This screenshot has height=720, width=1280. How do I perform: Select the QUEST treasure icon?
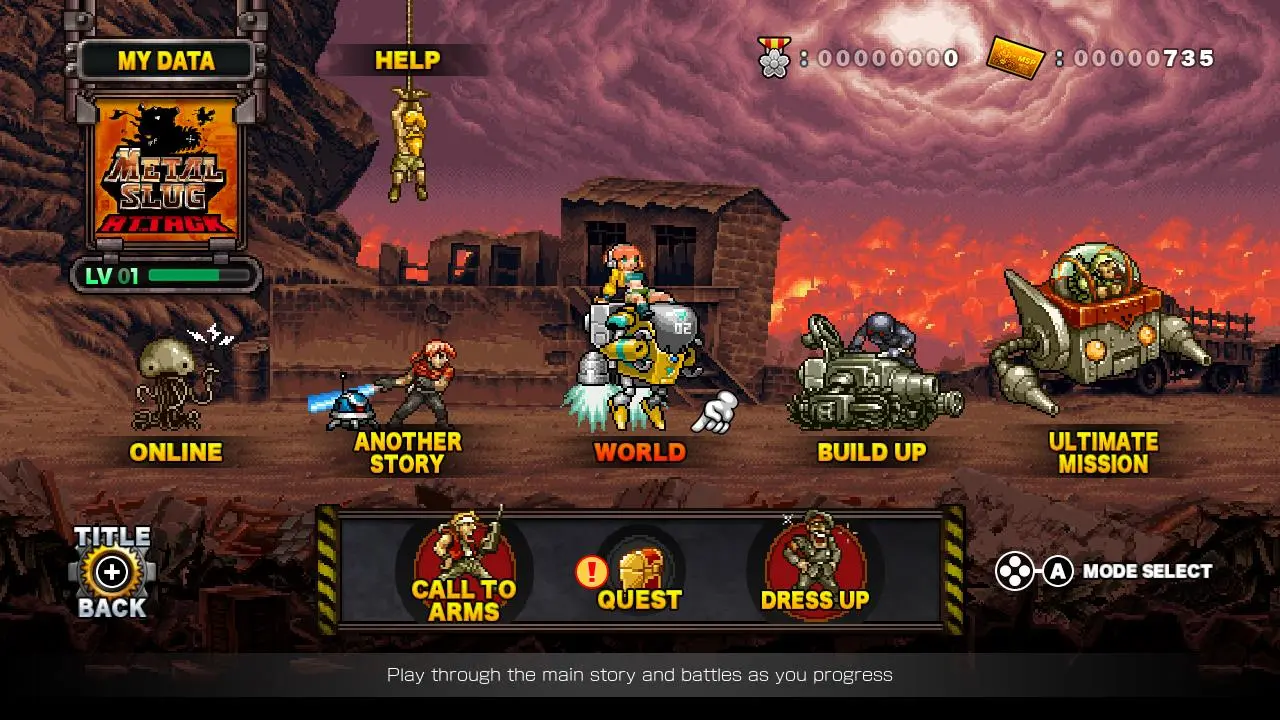click(x=640, y=565)
